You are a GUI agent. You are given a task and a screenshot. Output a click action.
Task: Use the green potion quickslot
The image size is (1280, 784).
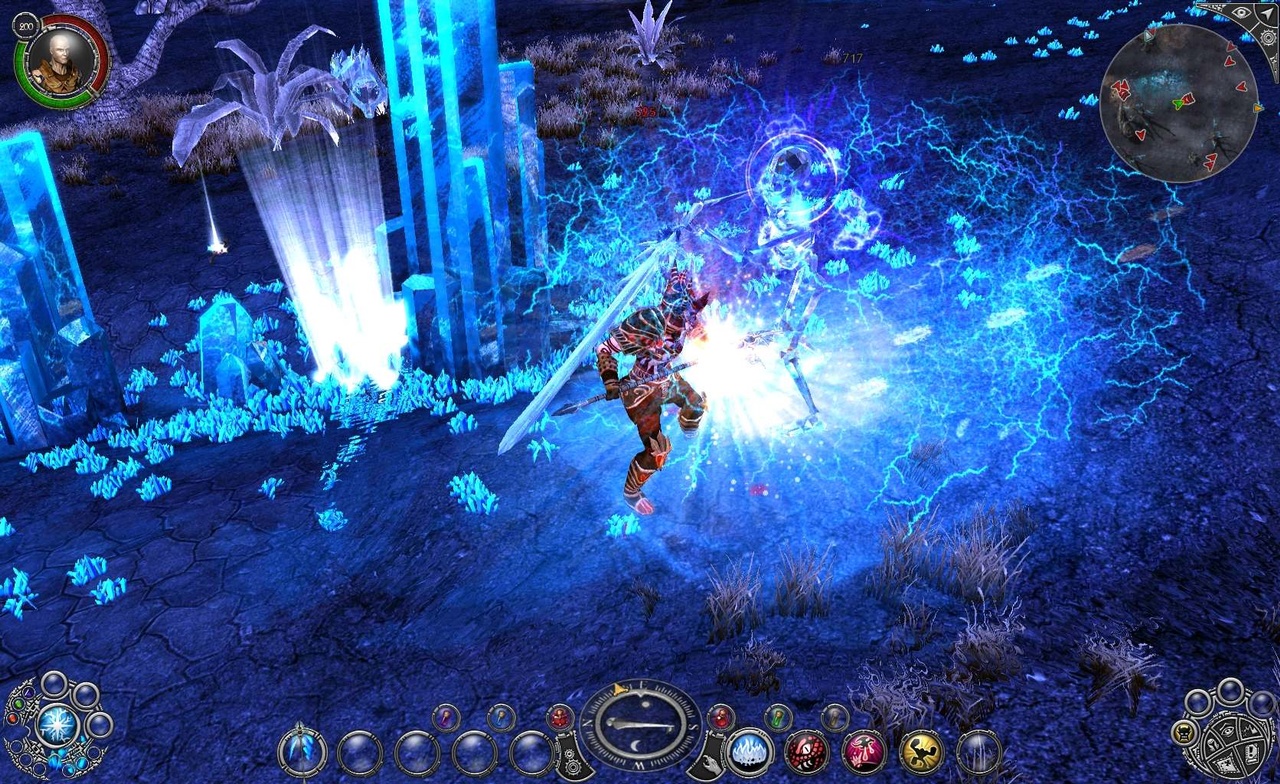[778, 718]
